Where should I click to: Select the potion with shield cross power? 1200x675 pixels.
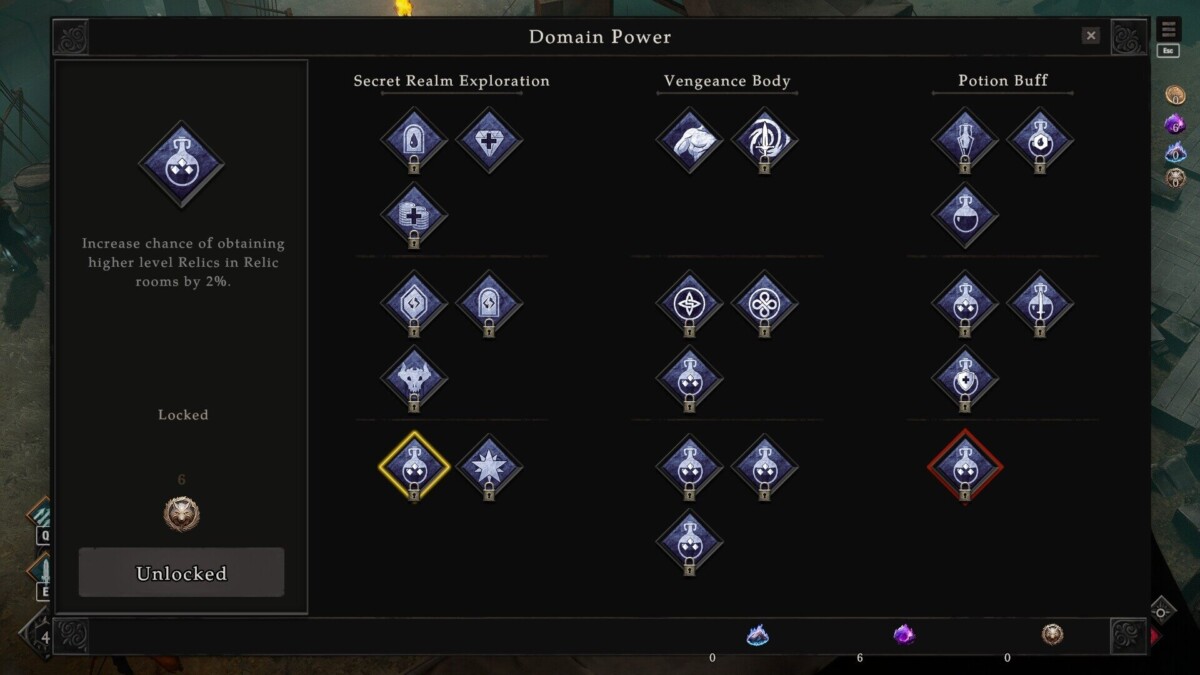965,378
